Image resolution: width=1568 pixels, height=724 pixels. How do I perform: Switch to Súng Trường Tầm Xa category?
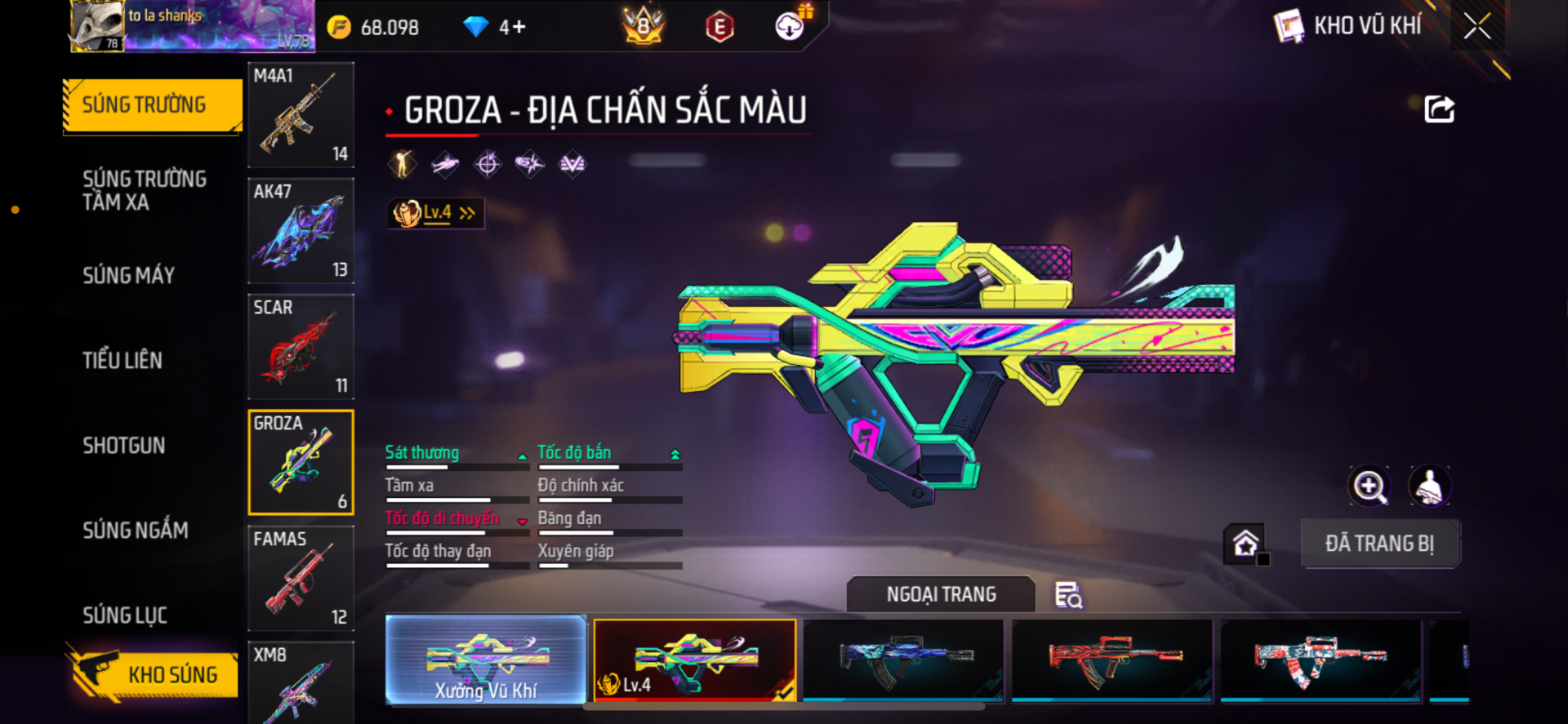point(145,190)
